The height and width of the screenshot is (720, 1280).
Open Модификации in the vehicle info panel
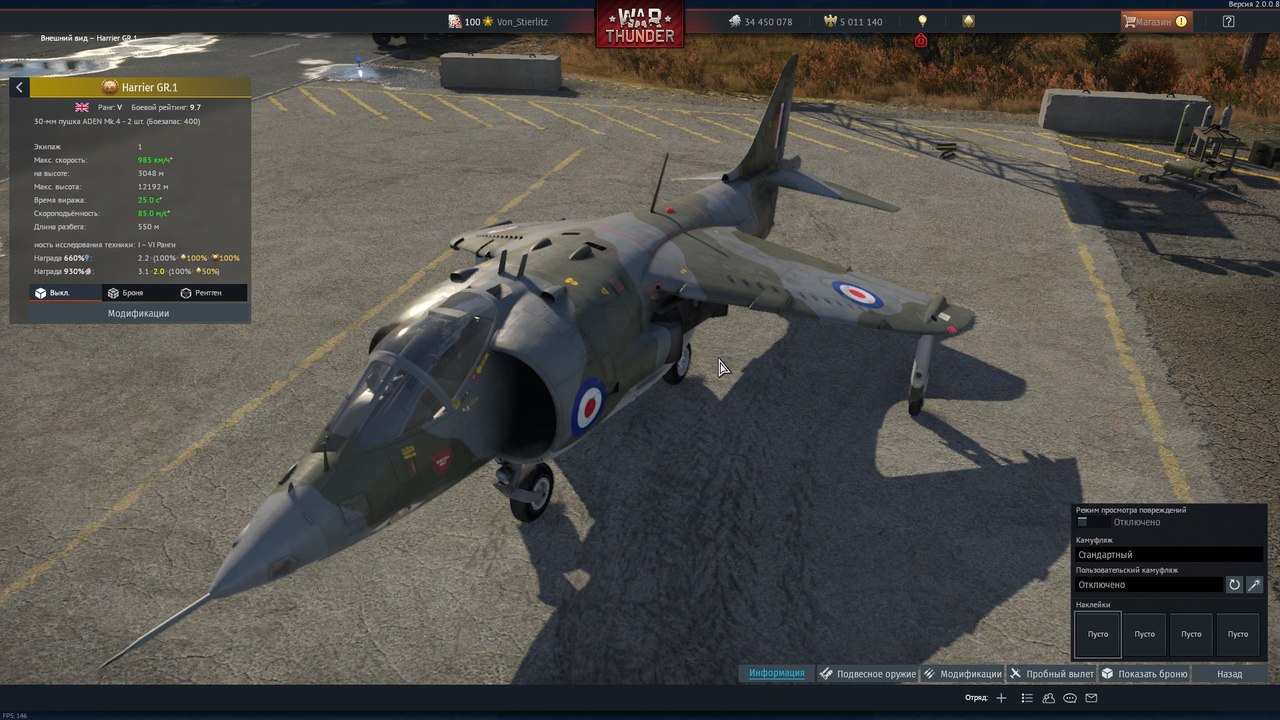tap(138, 313)
